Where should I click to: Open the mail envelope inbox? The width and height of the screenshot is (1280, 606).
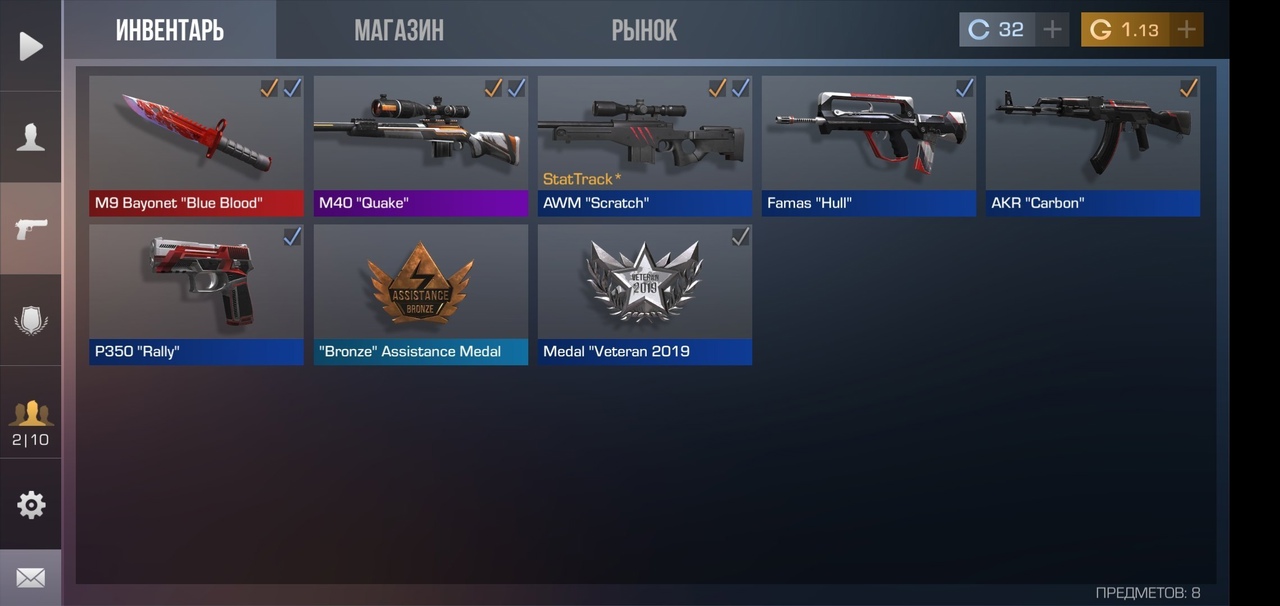pos(31,578)
